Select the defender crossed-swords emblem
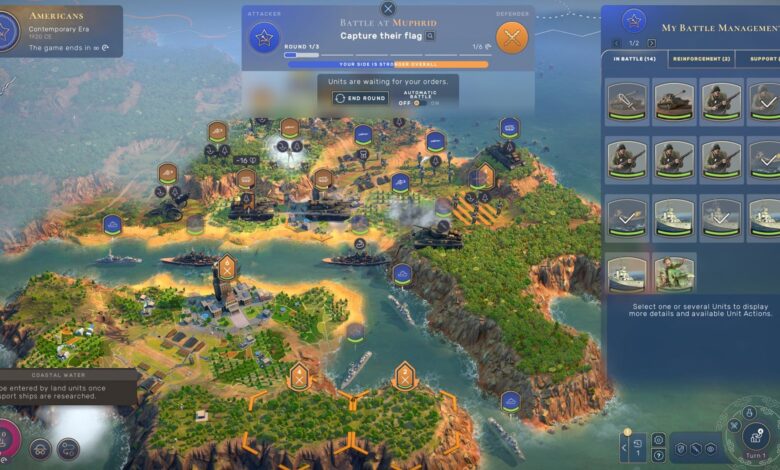 coord(512,38)
